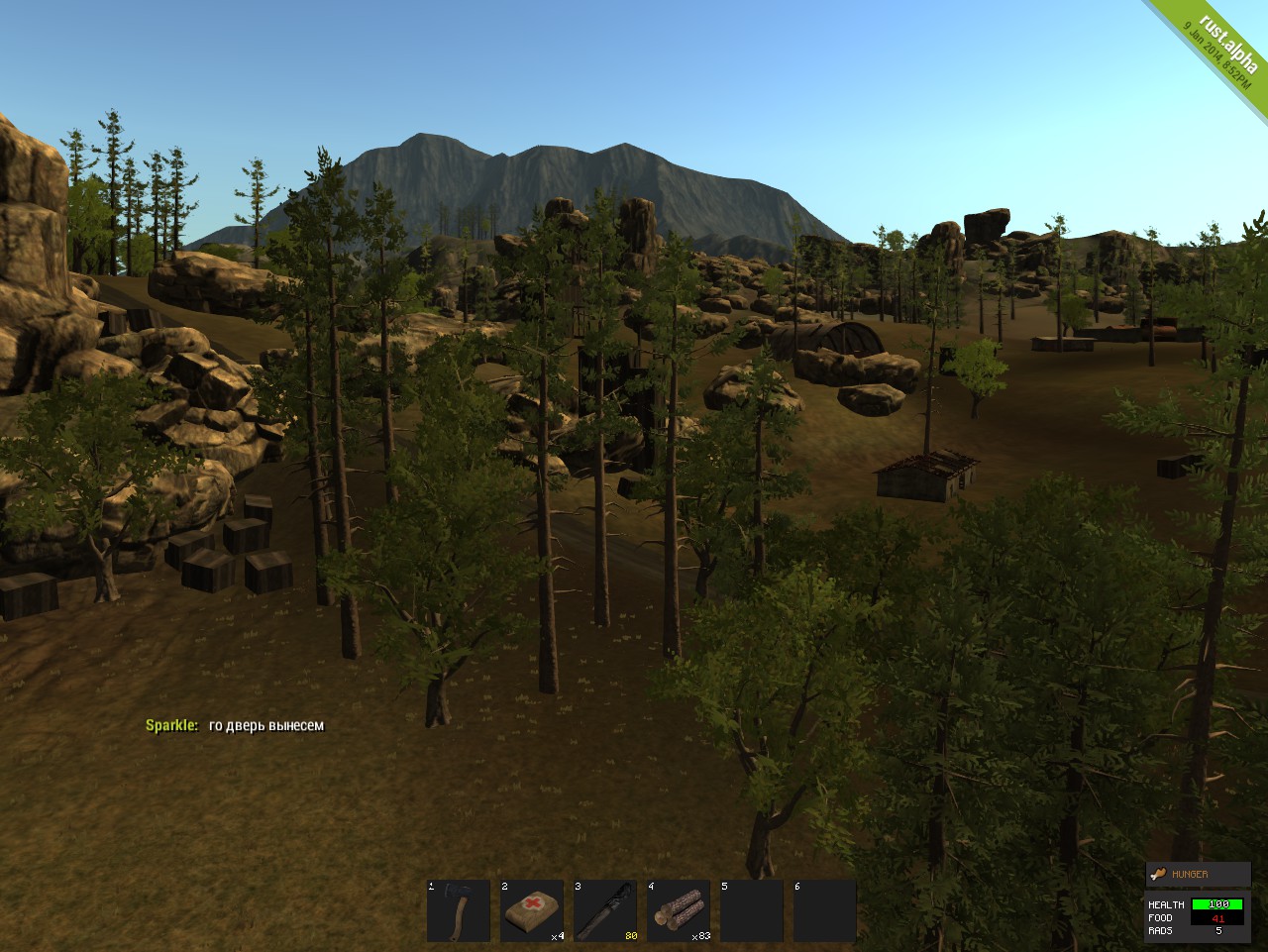
Task: Click empty hotbar slot 5
Action: (x=752, y=910)
